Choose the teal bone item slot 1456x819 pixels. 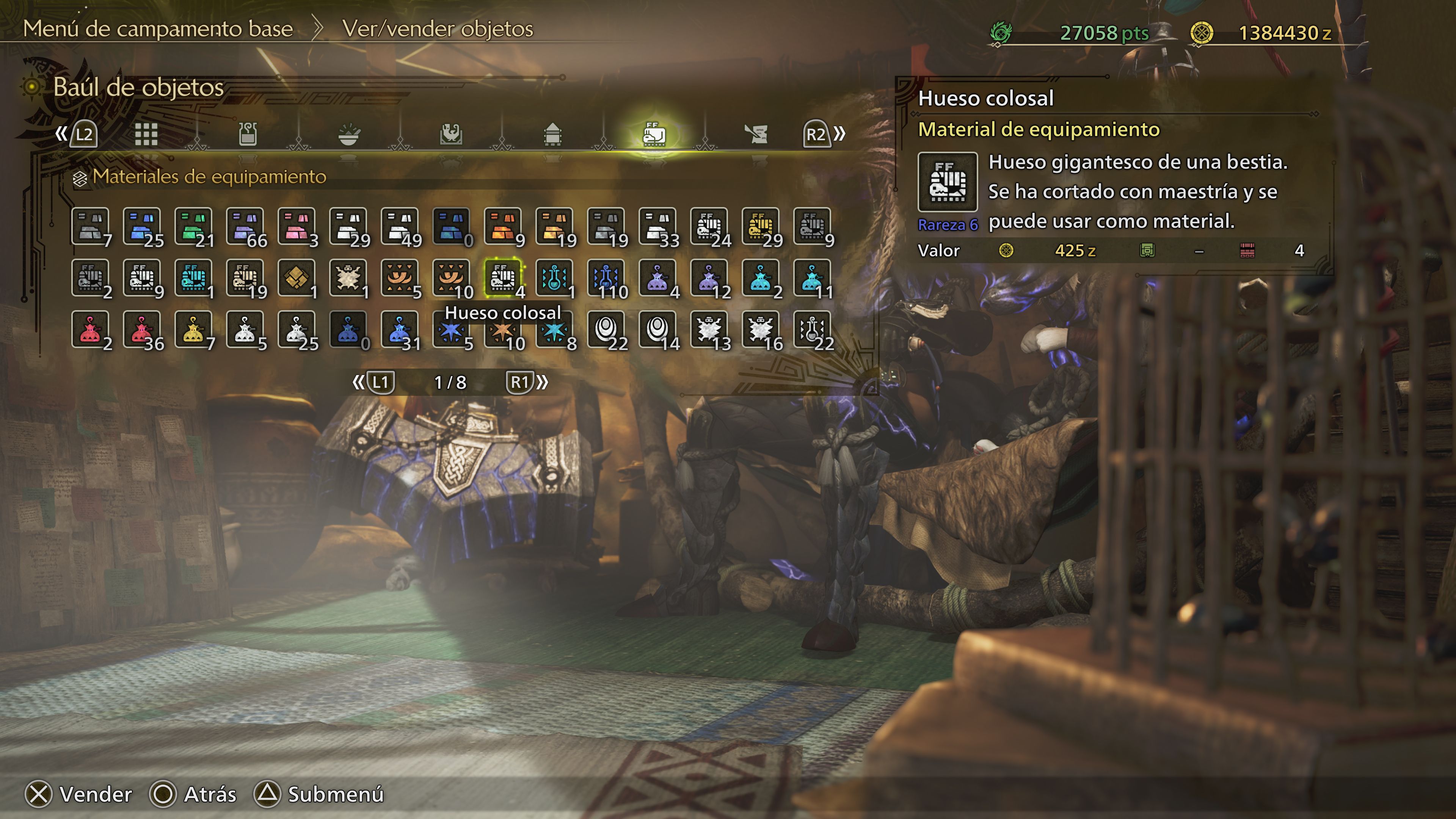193,278
